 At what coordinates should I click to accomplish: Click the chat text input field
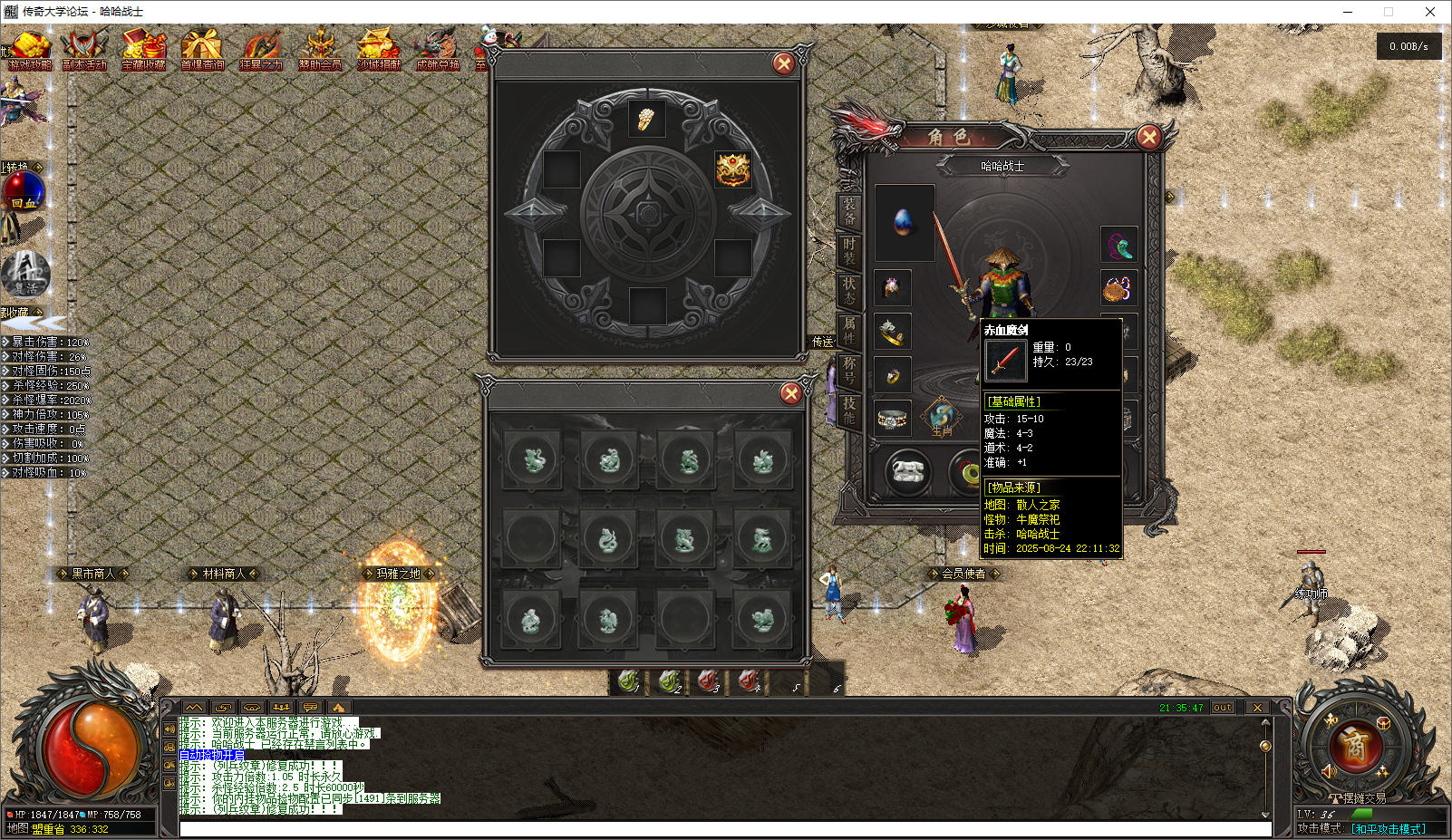[725, 829]
